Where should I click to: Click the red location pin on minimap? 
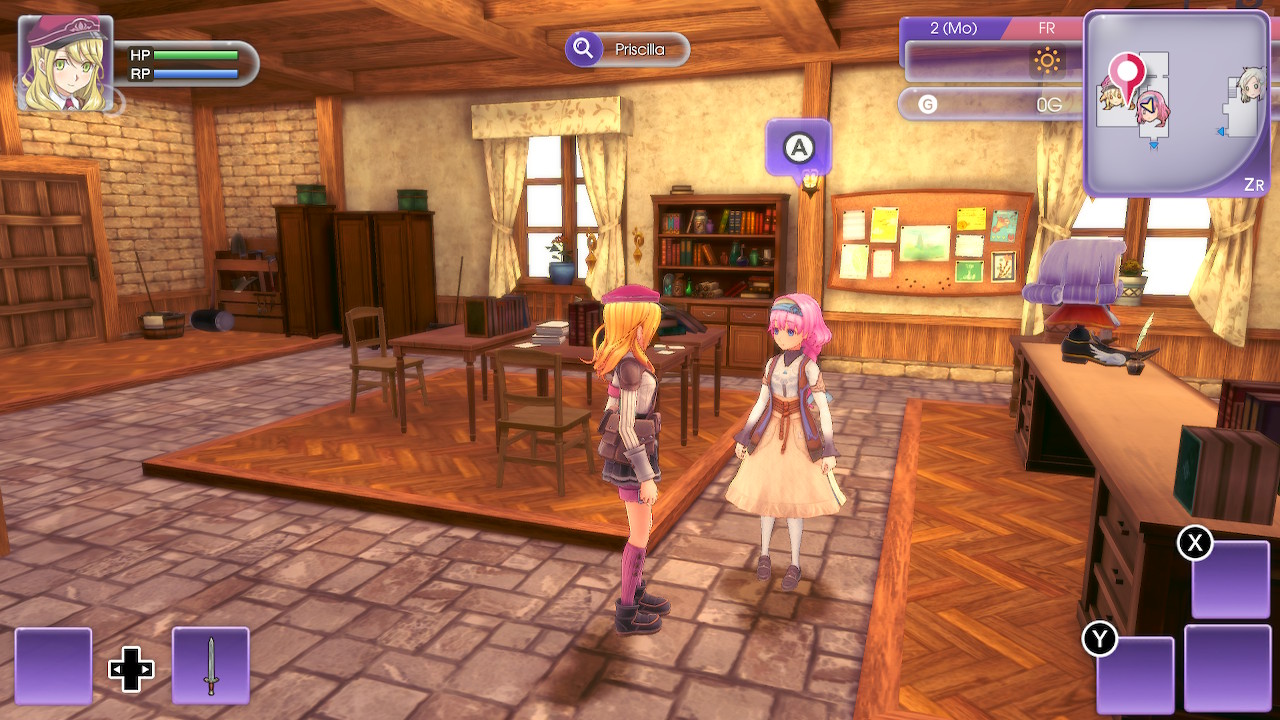pos(1128,74)
